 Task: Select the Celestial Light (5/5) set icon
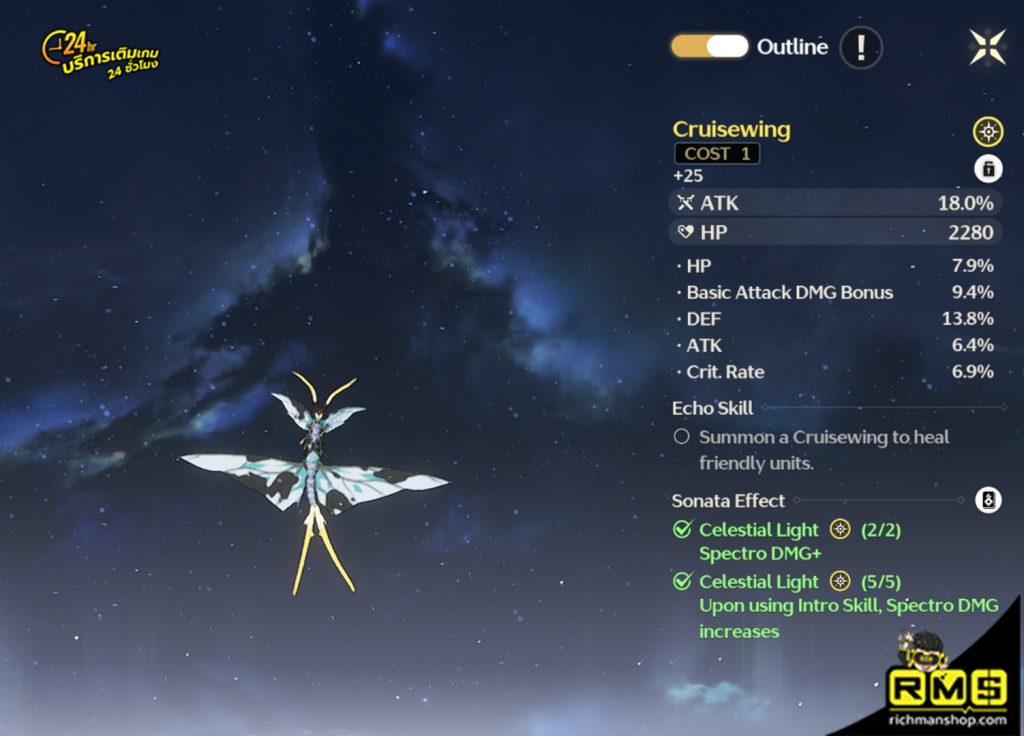[x=840, y=582]
